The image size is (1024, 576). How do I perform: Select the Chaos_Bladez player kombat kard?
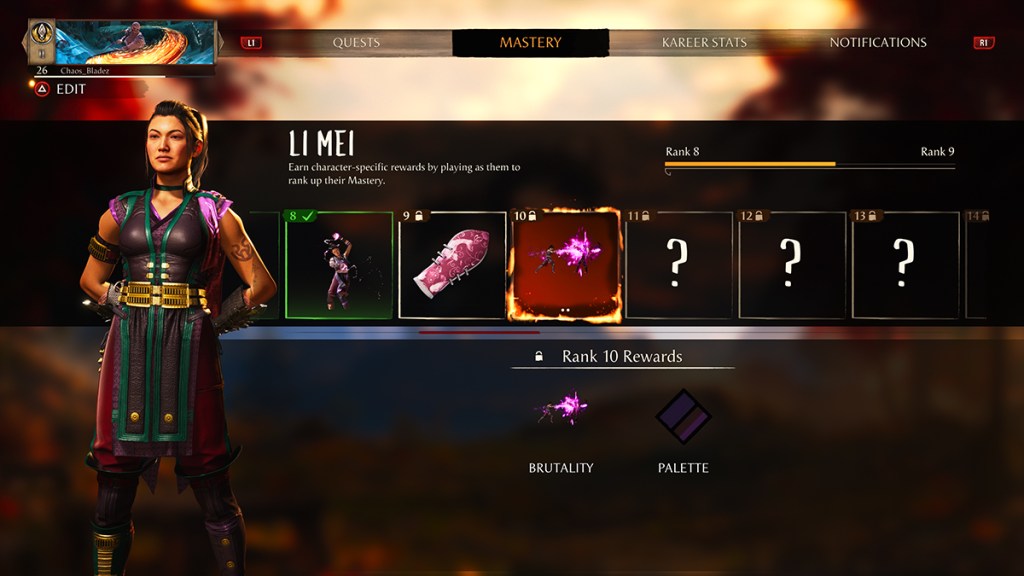click(x=122, y=47)
